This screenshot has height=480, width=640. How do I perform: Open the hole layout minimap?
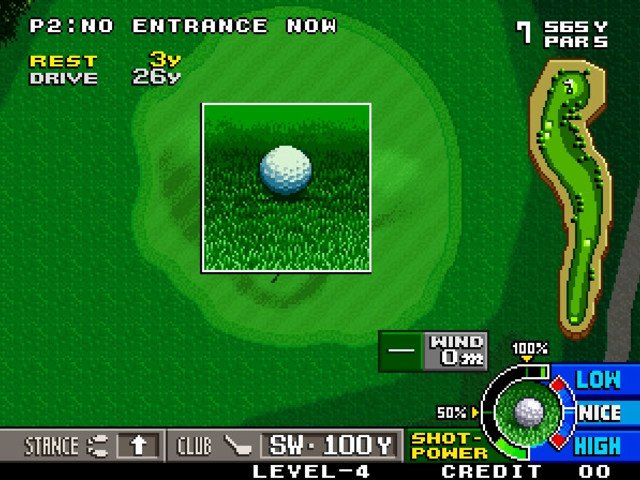[570, 195]
